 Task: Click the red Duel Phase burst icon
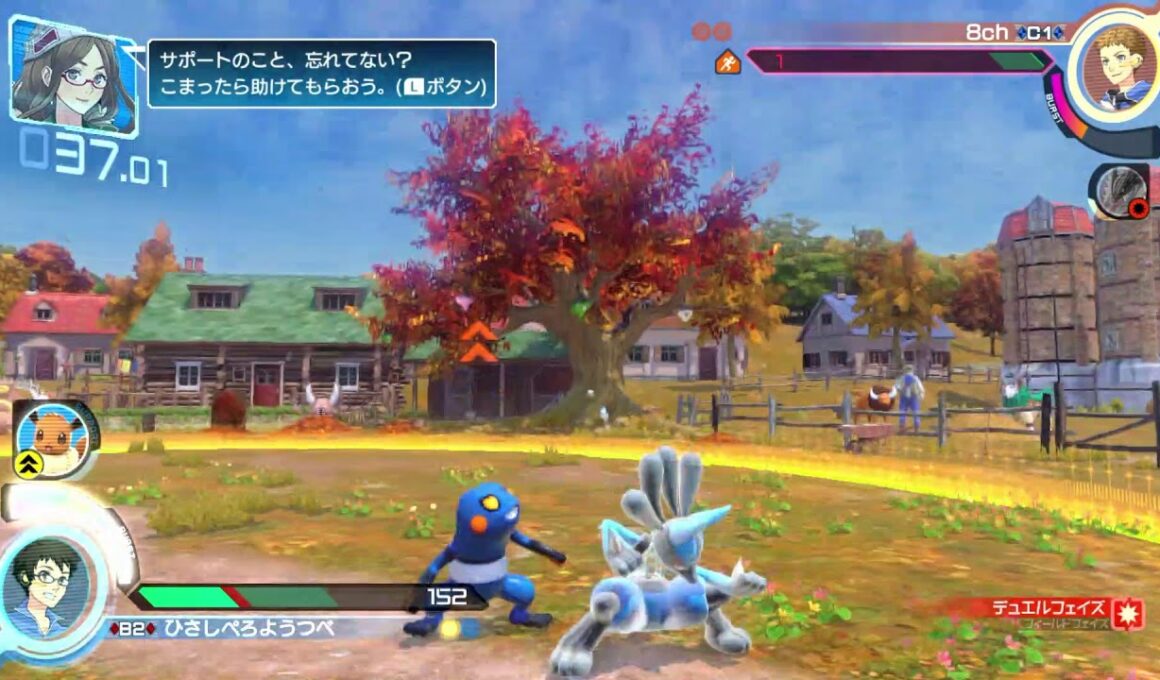point(1130,613)
